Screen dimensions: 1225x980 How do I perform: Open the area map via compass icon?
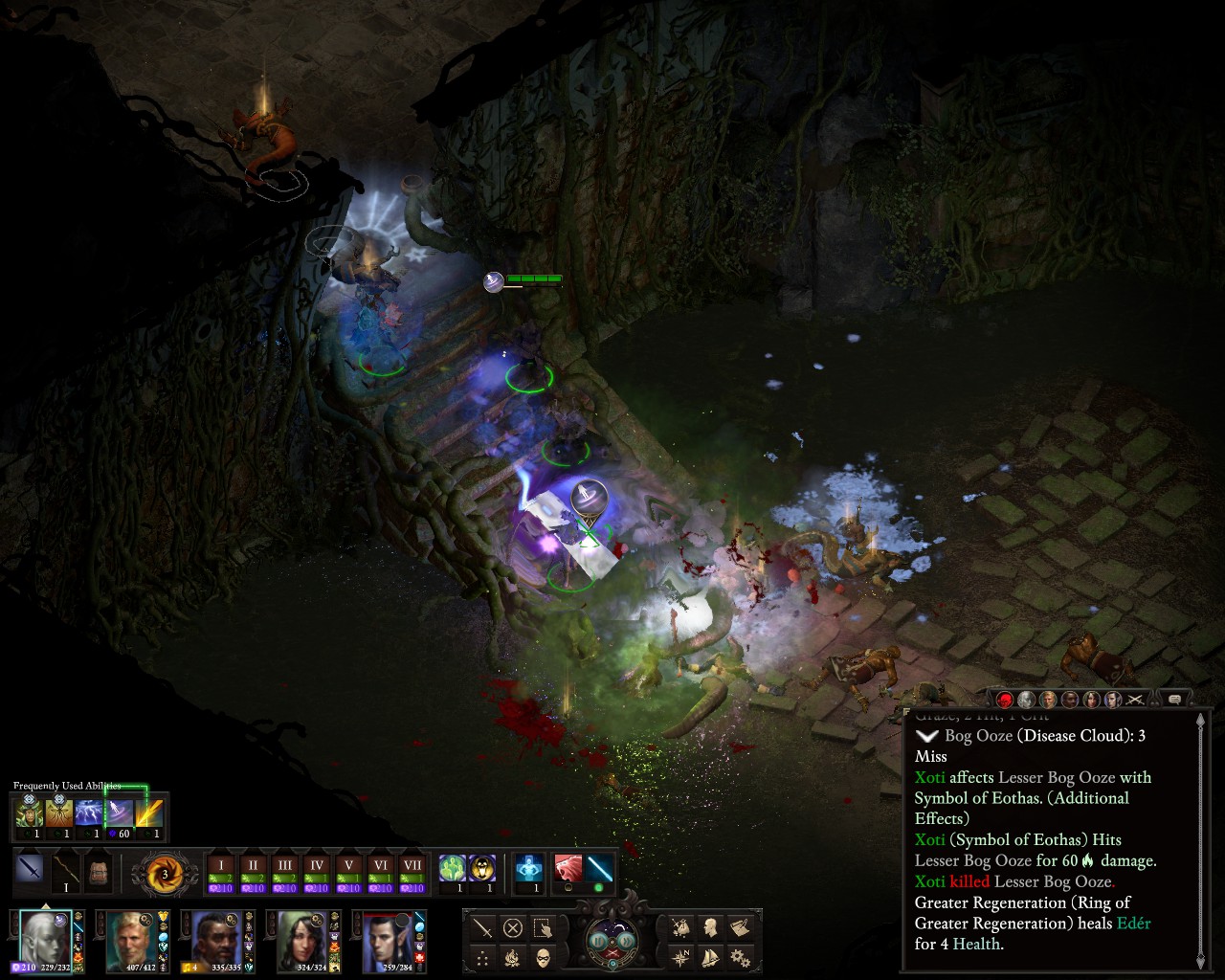pyautogui.click(x=681, y=957)
